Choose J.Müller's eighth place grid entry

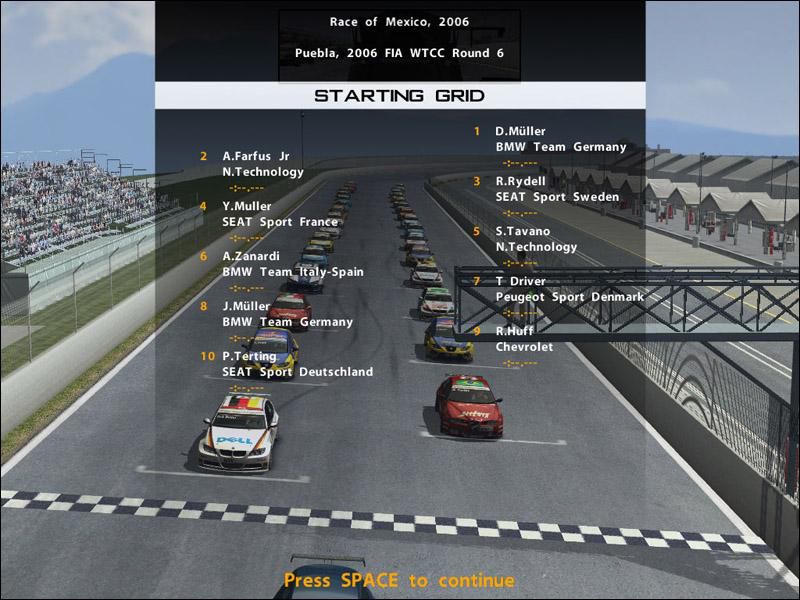(287, 314)
